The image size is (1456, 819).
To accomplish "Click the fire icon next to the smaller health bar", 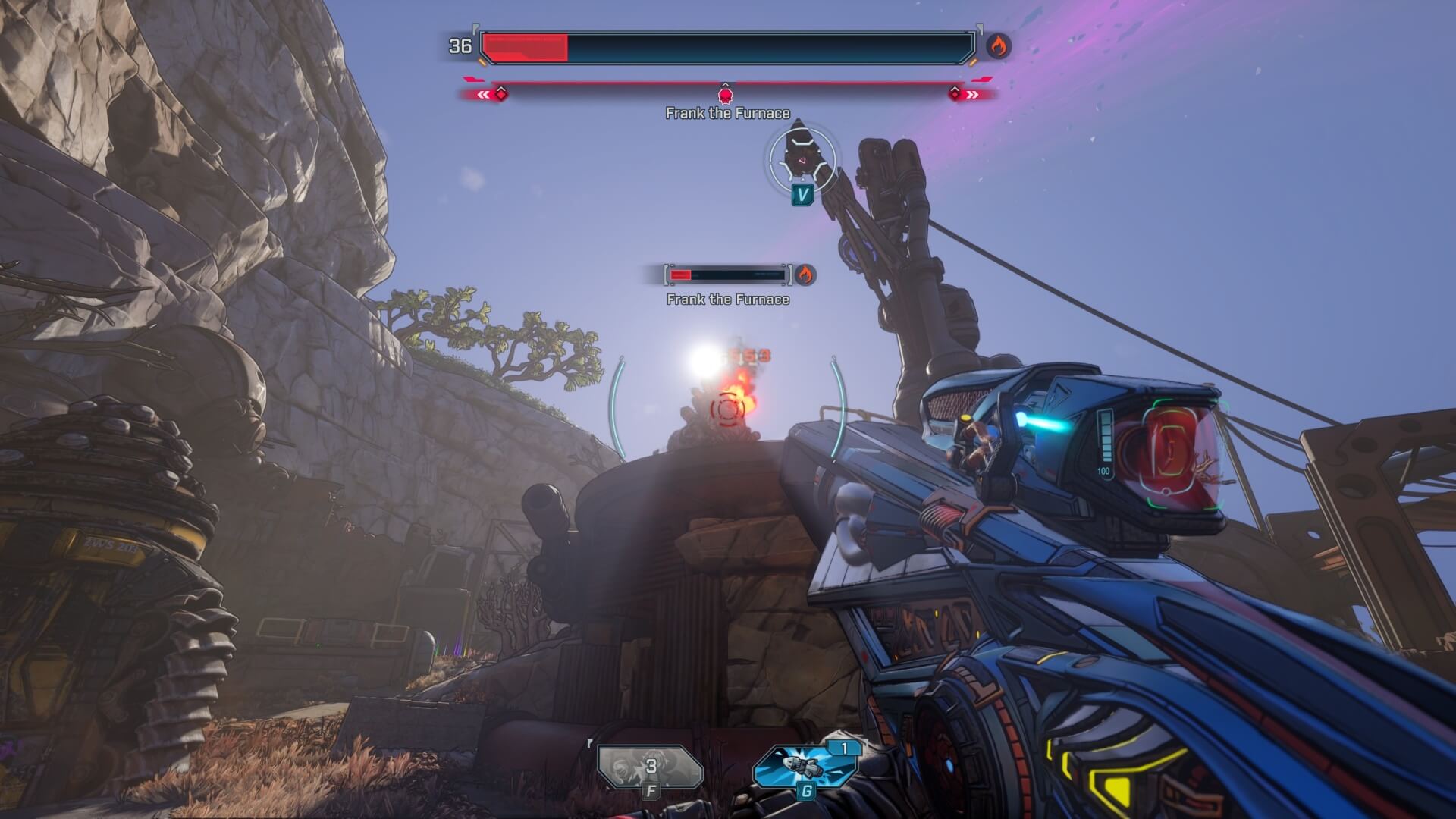I will point(805,276).
